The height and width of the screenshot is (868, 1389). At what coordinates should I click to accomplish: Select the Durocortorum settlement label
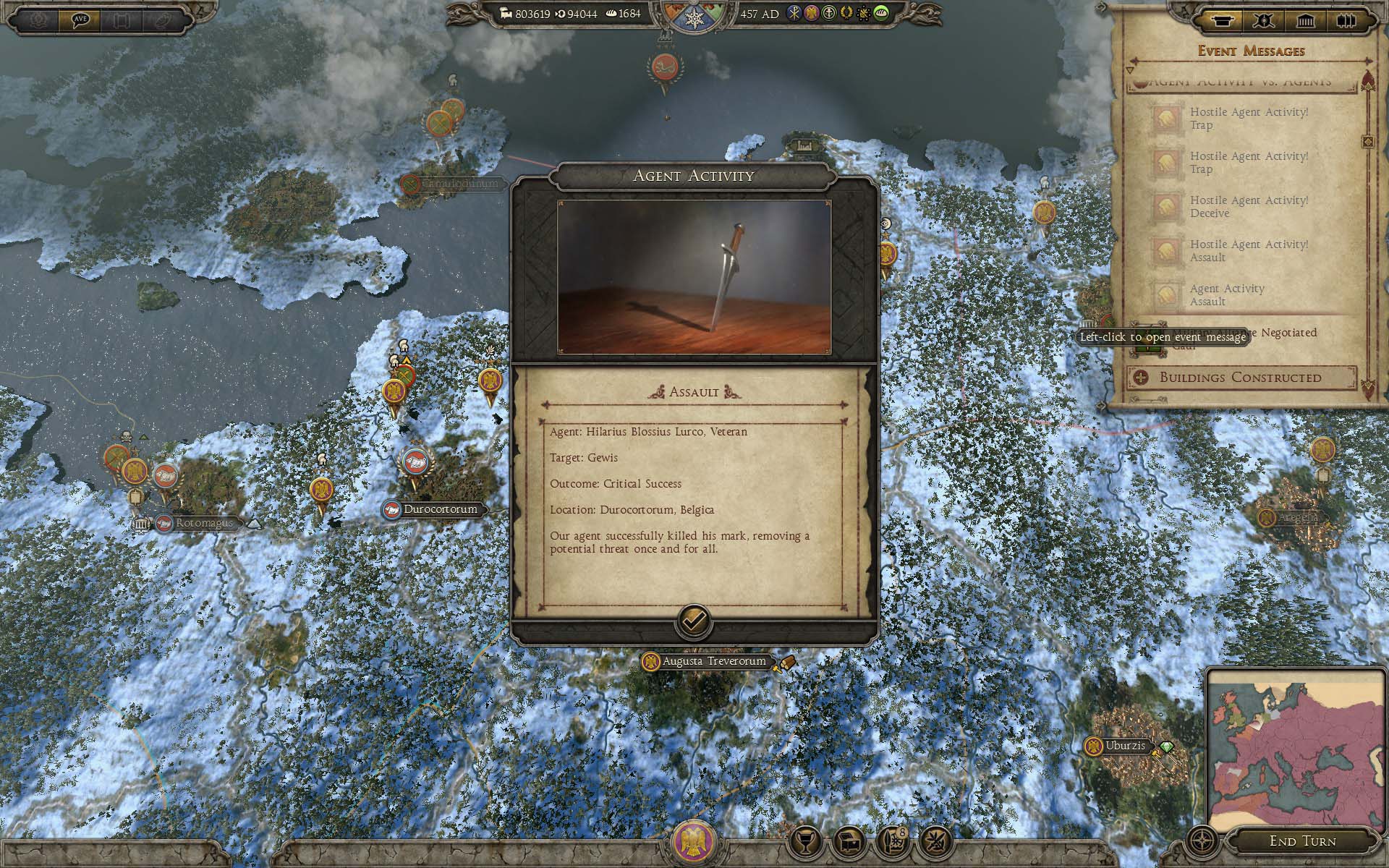pos(440,509)
